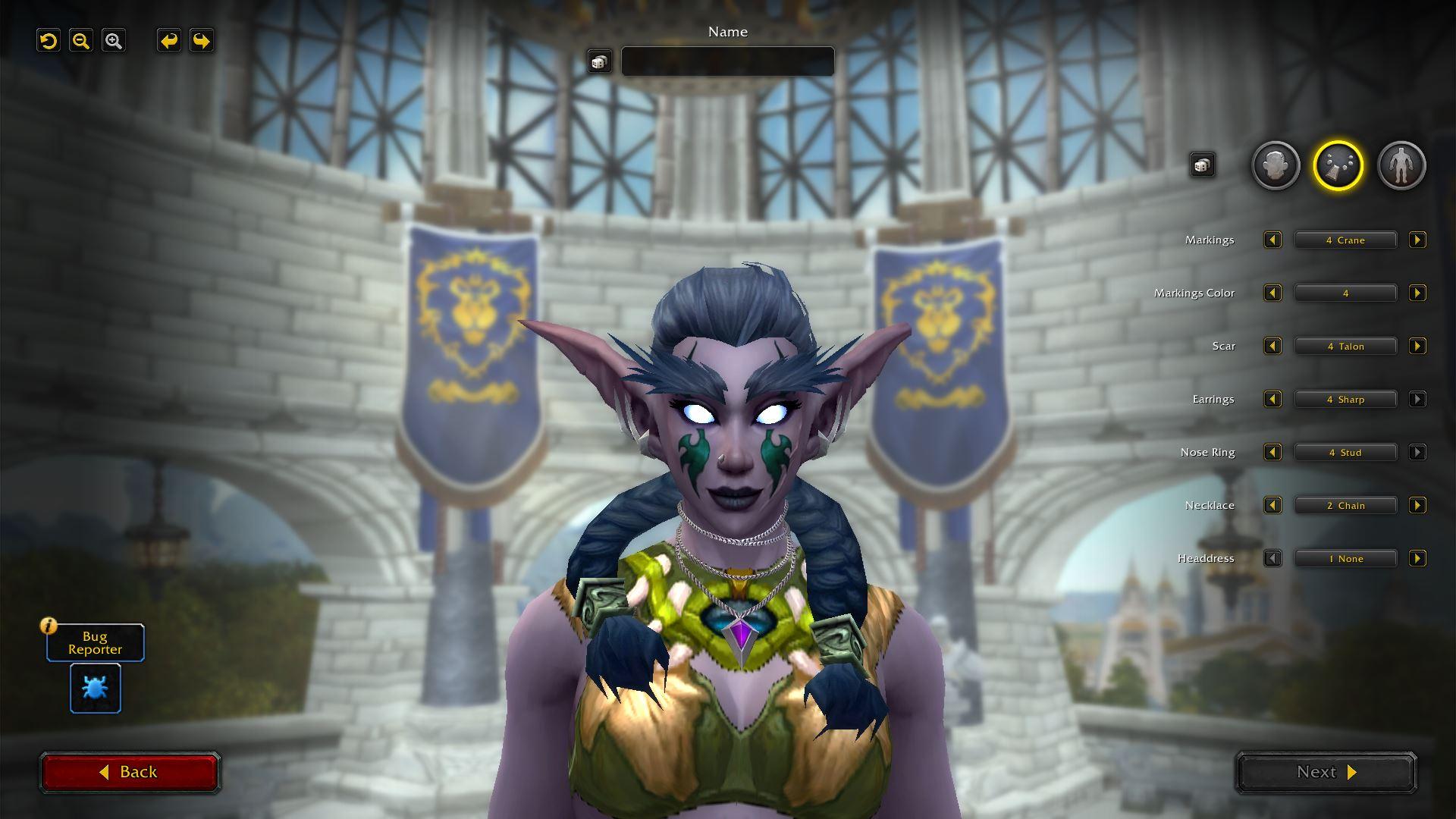Select the zoom in magnifier icon
This screenshot has width=1456, height=819.
pyautogui.click(x=114, y=40)
